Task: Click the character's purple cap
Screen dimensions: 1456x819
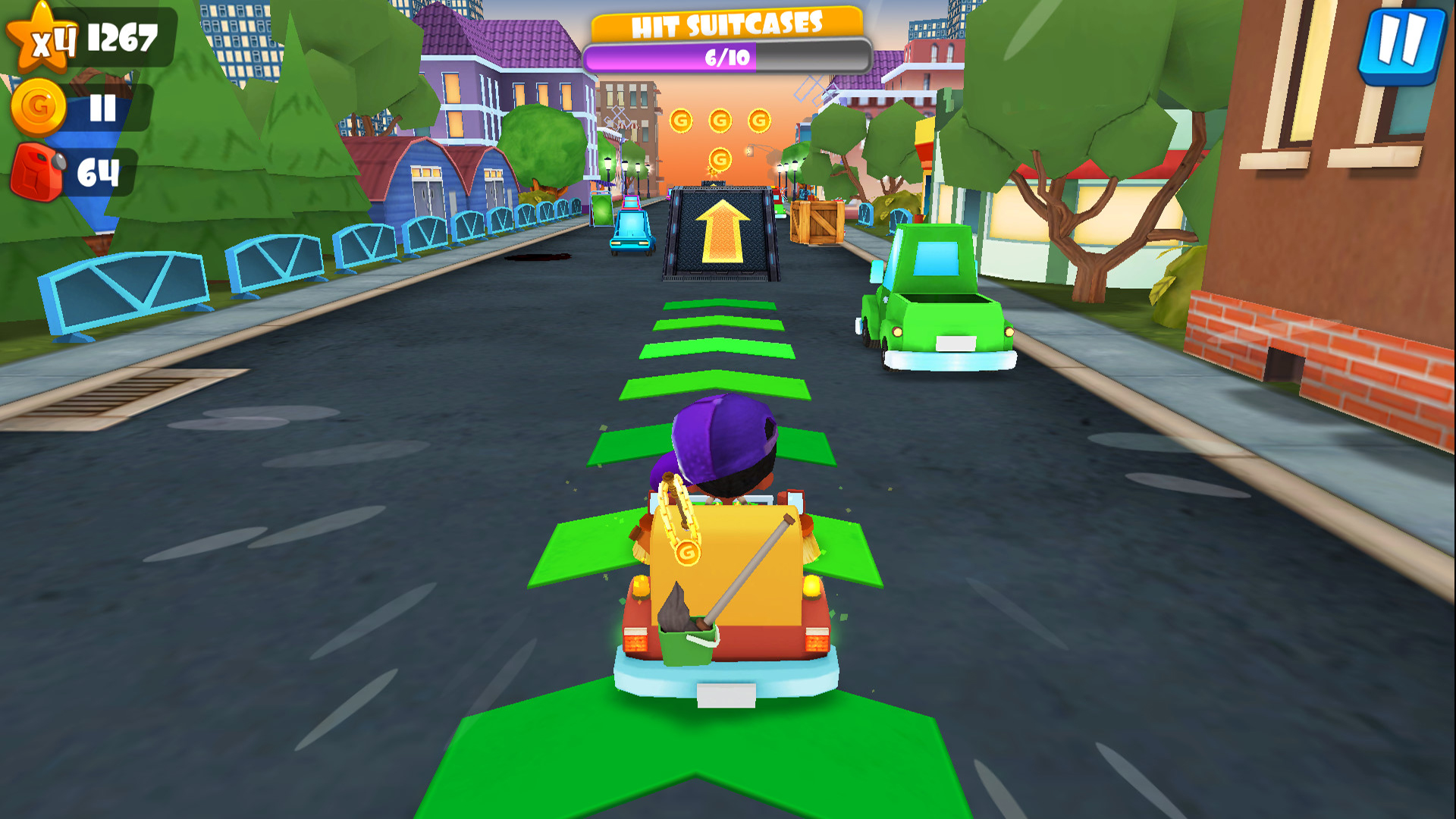Action: tap(719, 432)
